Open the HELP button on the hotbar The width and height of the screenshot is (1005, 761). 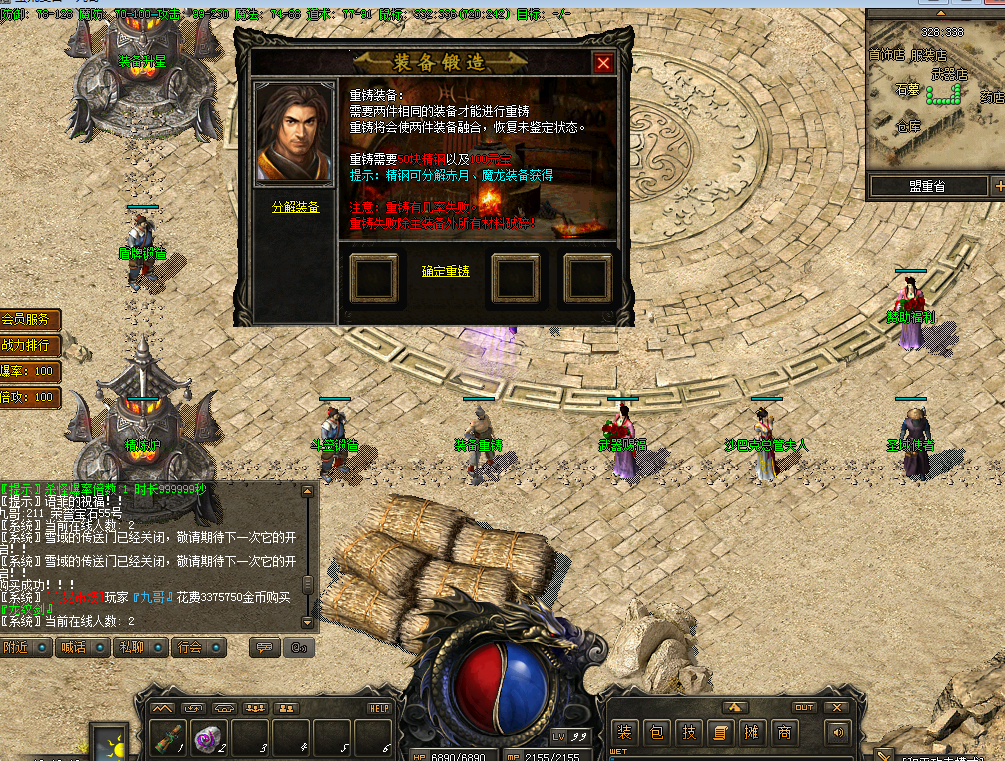coord(379,708)
